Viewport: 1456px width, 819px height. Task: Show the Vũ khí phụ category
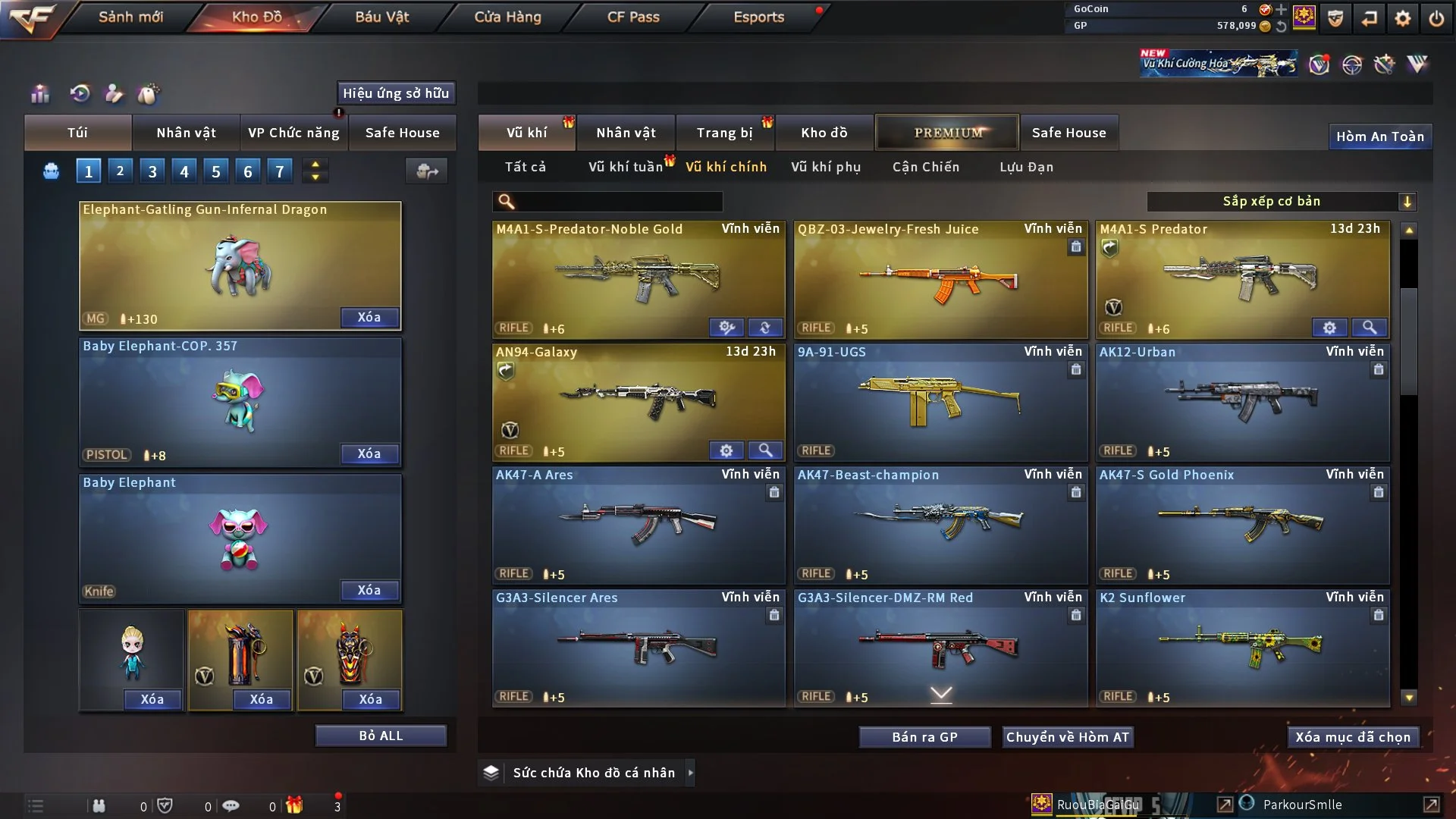click(x=825, y=167)
